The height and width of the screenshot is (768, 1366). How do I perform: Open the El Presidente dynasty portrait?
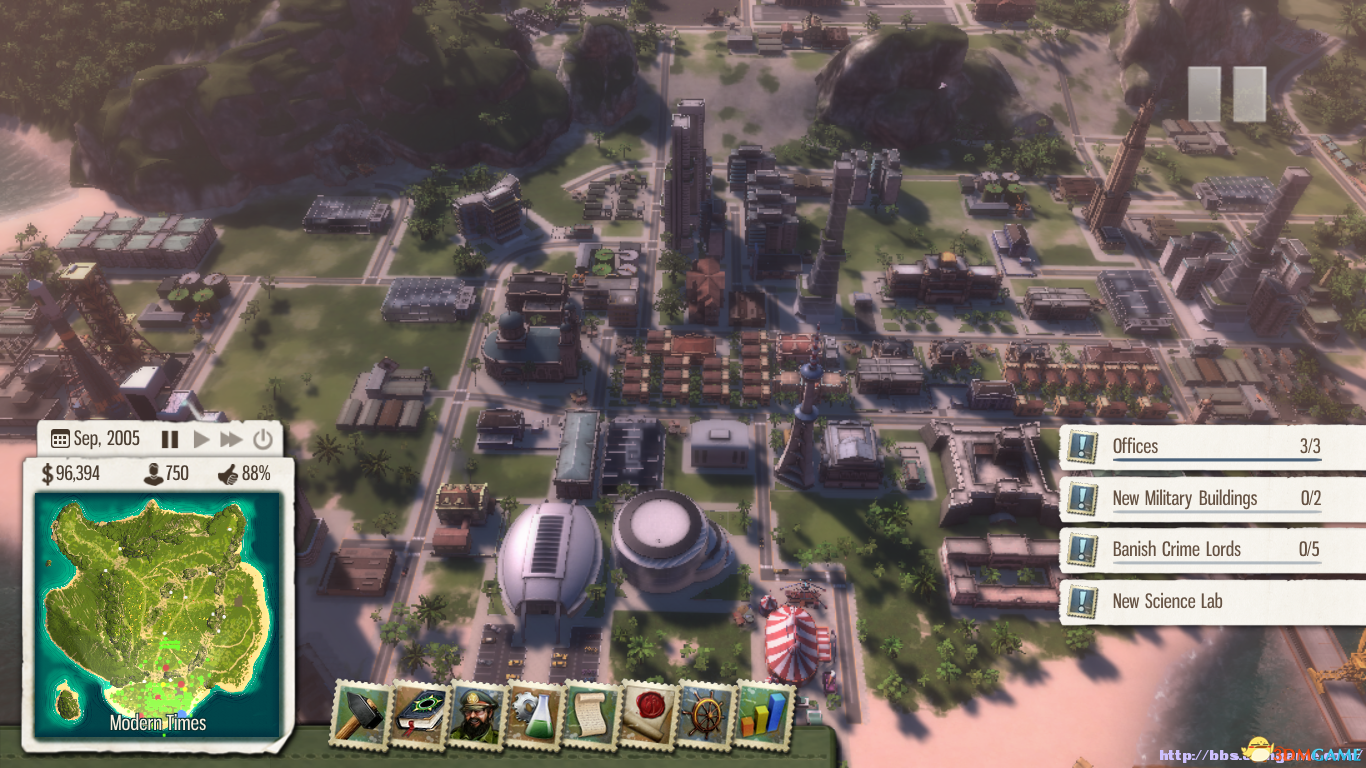476,714
